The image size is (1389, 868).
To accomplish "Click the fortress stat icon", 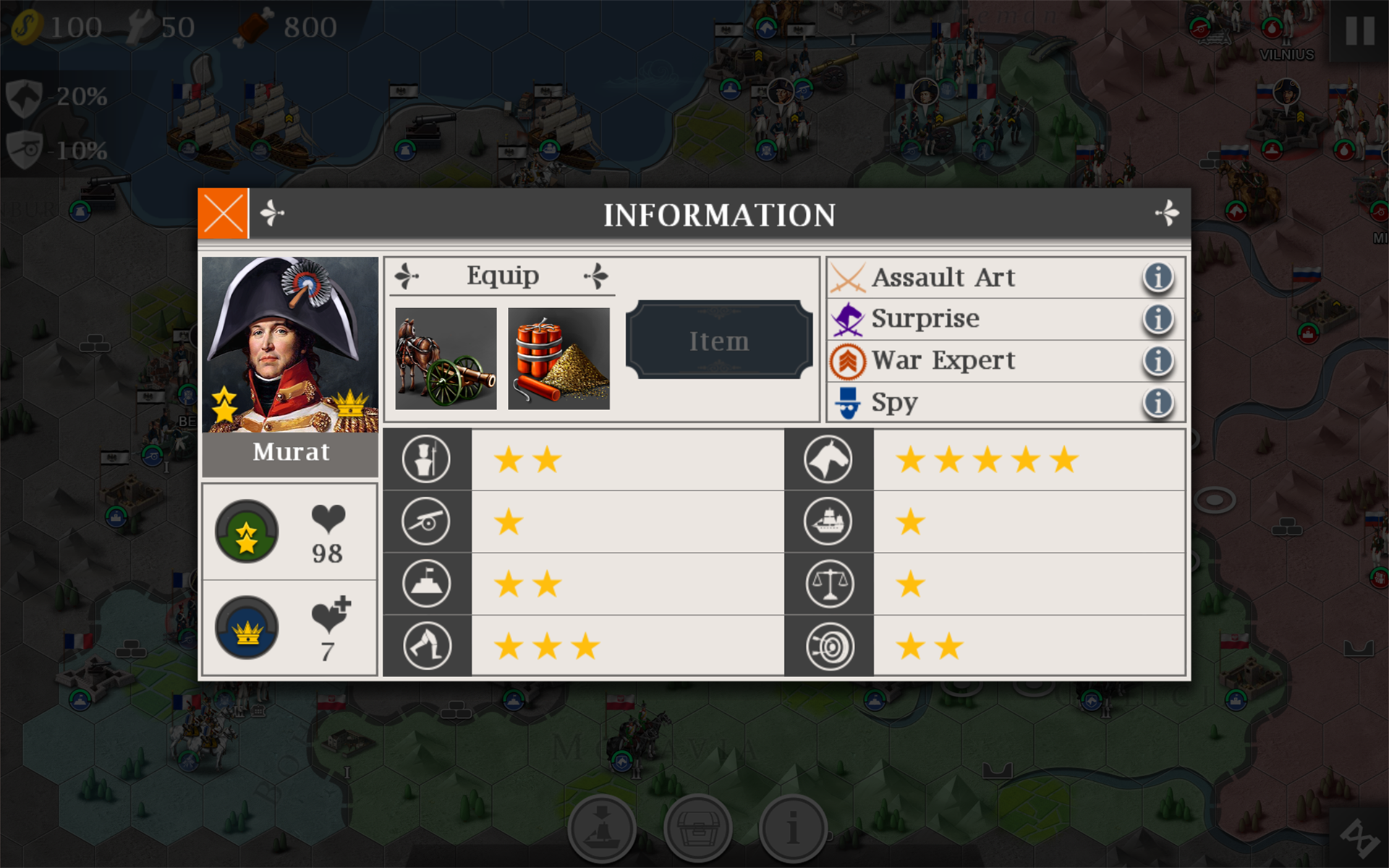I will (x=426, y=584).
